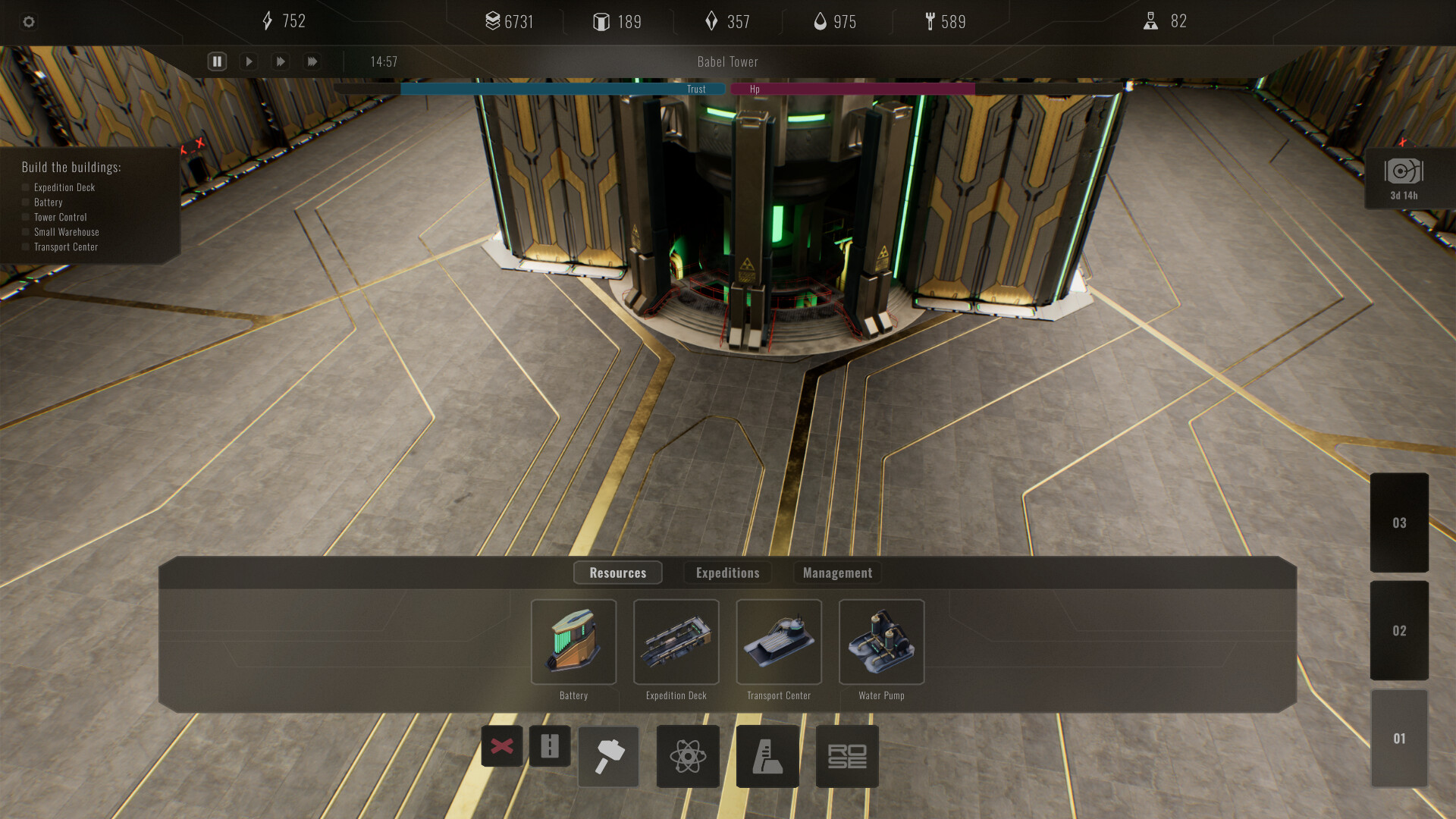
Task: Open the Management tab
Action: point(837,573)
